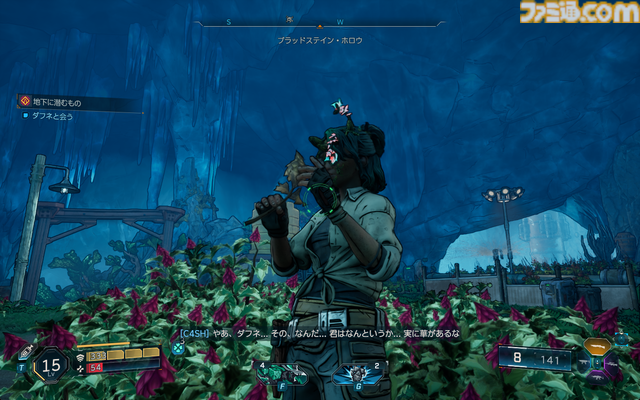Viewport: 640px width, 400px height.
Task: Open the 地下に潜むもの quest tracker
Action: click(60, 102)
